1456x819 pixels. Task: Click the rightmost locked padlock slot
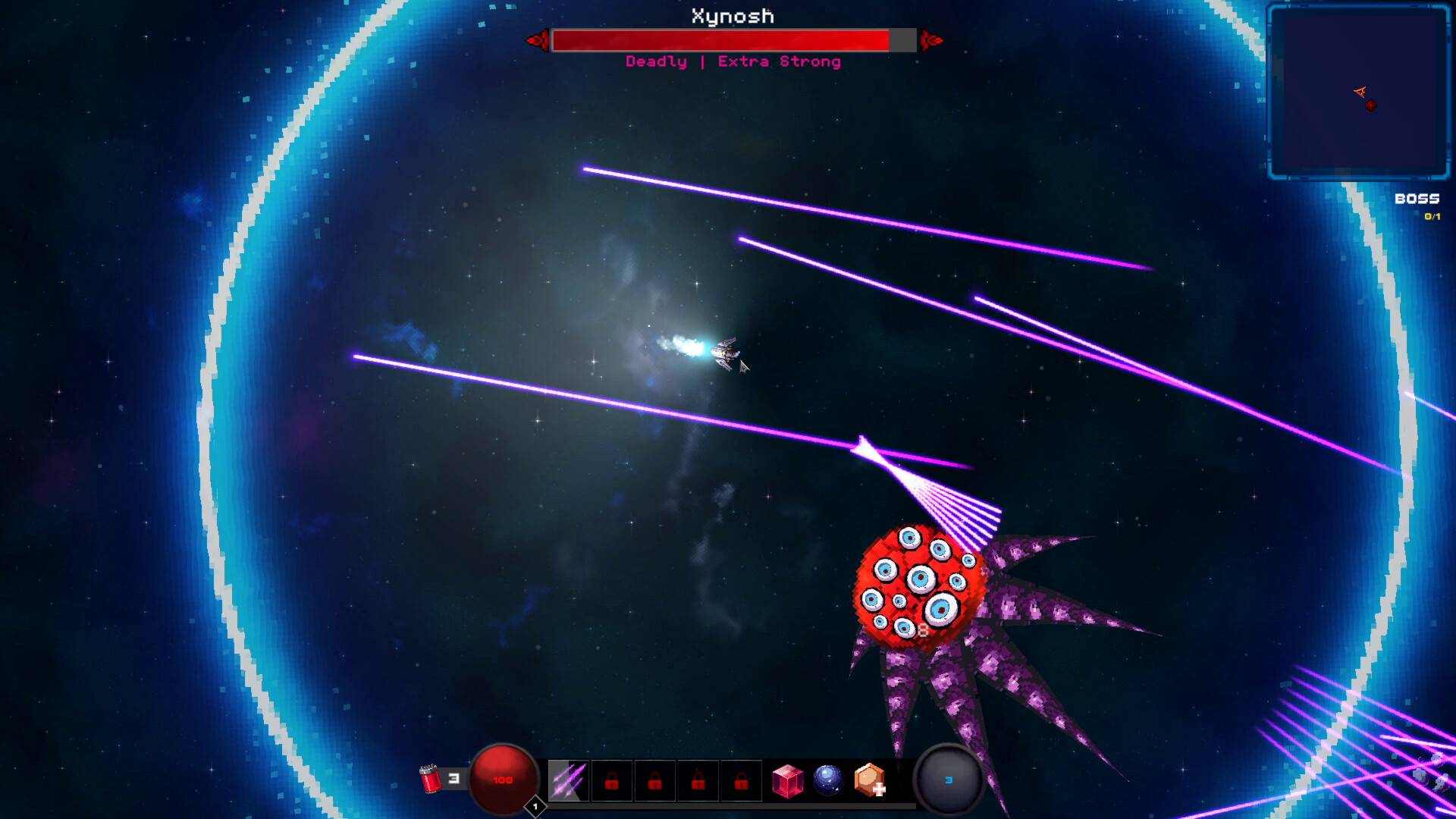pyautogui.click(x=741, y=780)
